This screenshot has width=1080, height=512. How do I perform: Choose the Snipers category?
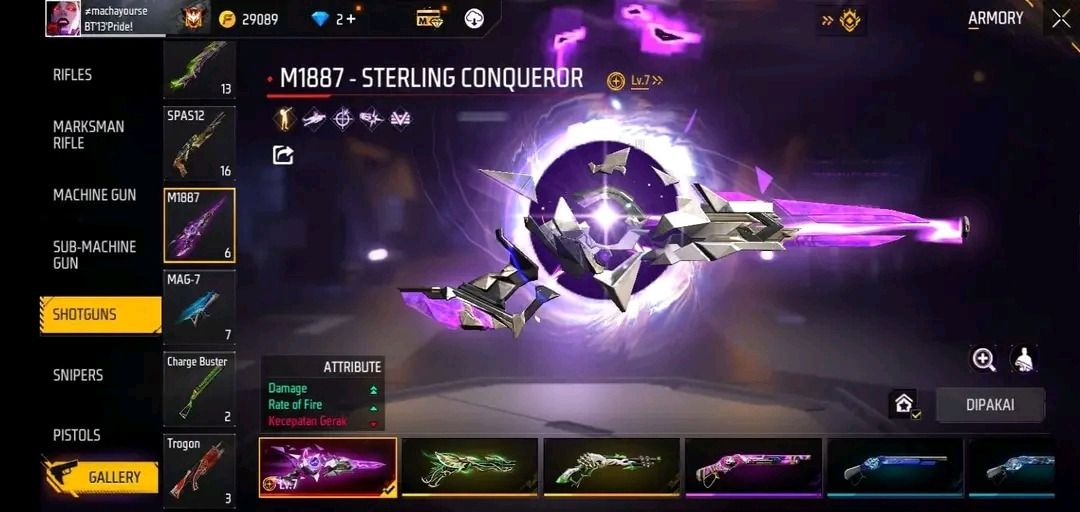pyautogui.click(x=78, y=375)
